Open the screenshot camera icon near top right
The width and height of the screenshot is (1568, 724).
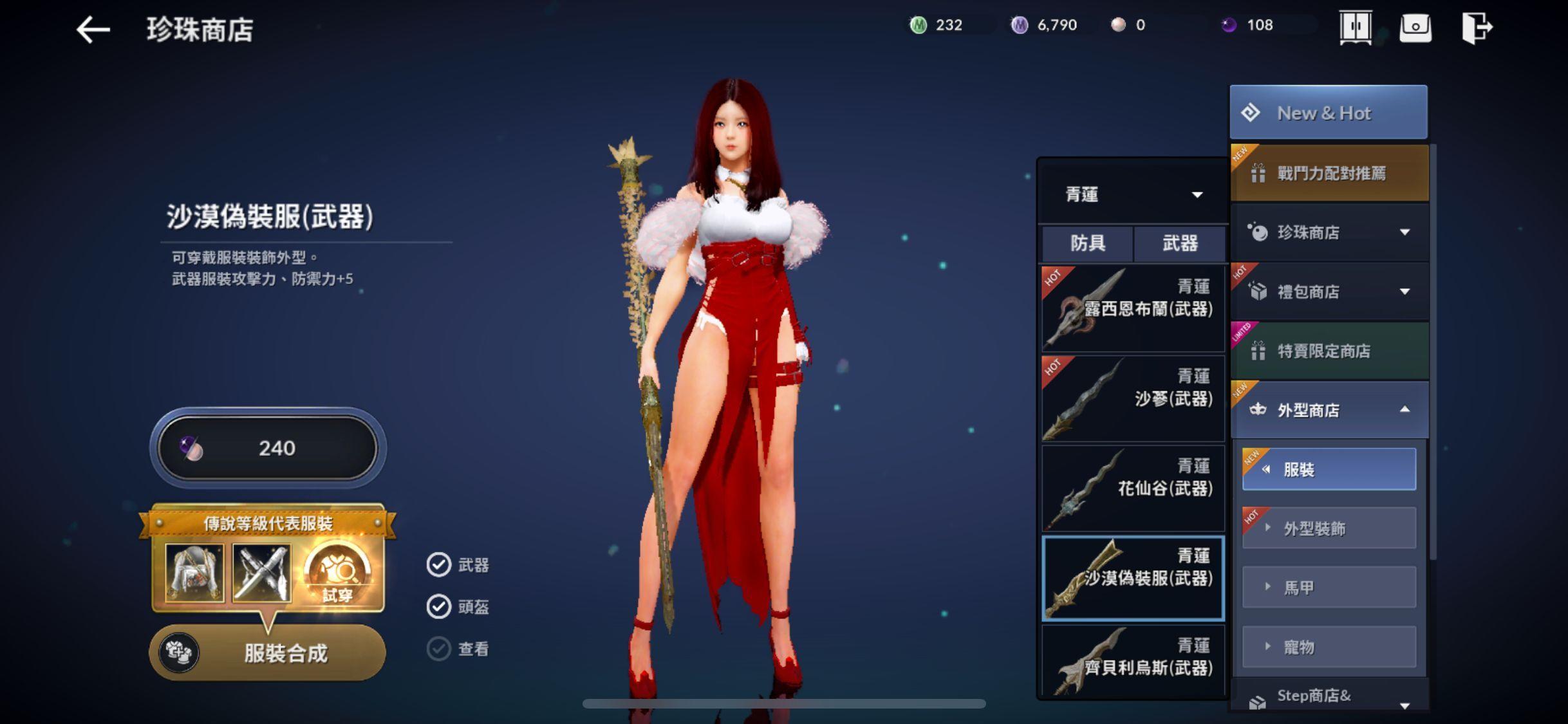pos(1415,27)
